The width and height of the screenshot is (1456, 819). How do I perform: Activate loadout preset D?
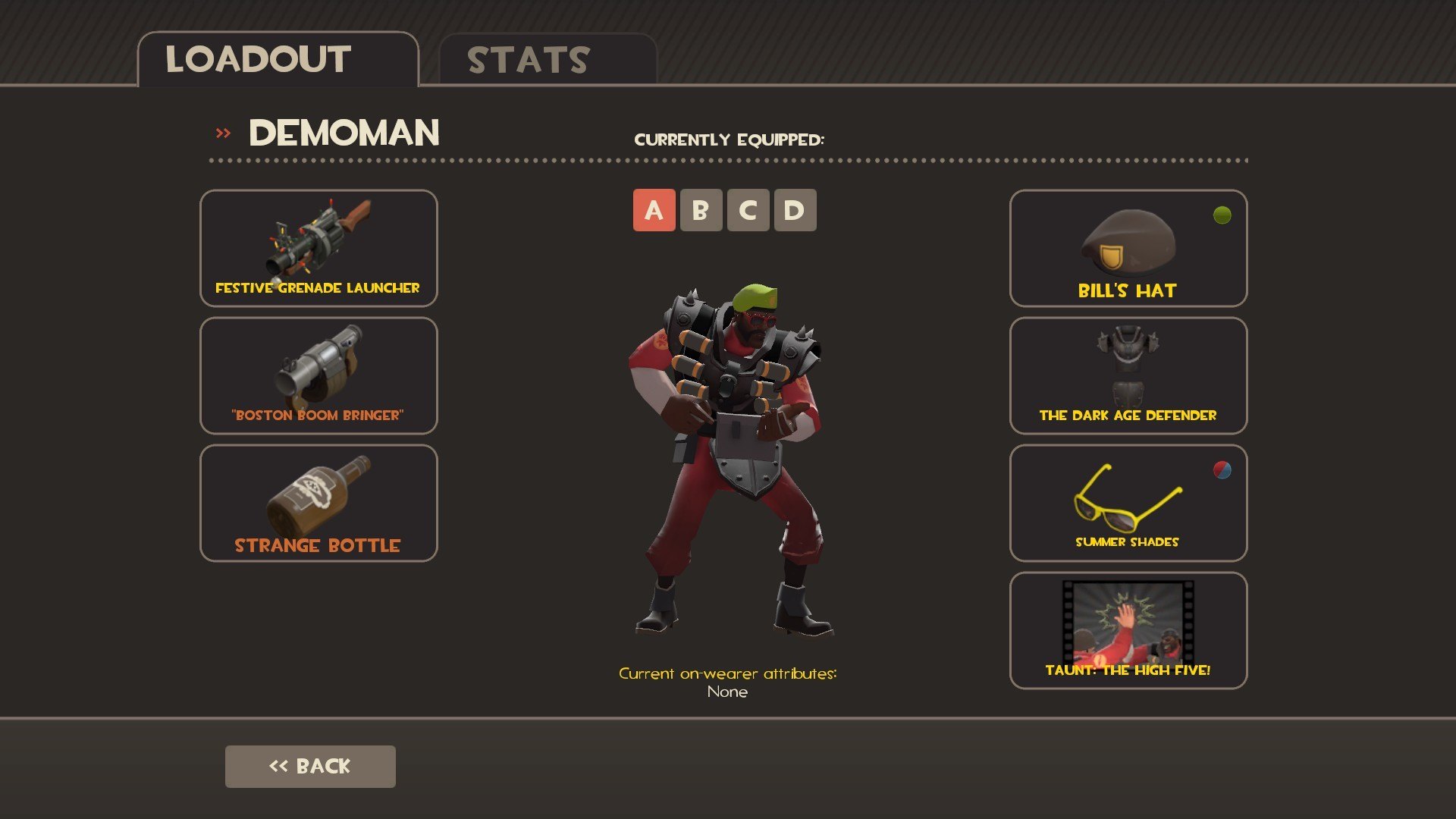[795, 210]
